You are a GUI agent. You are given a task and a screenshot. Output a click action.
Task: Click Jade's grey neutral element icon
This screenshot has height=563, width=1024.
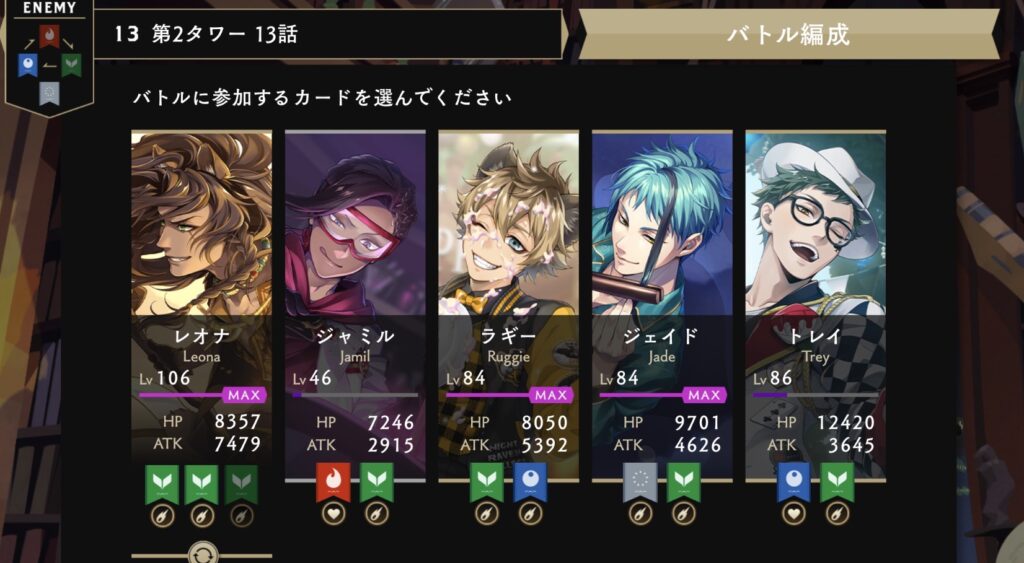pyautogui.click(x=640, y=482)
